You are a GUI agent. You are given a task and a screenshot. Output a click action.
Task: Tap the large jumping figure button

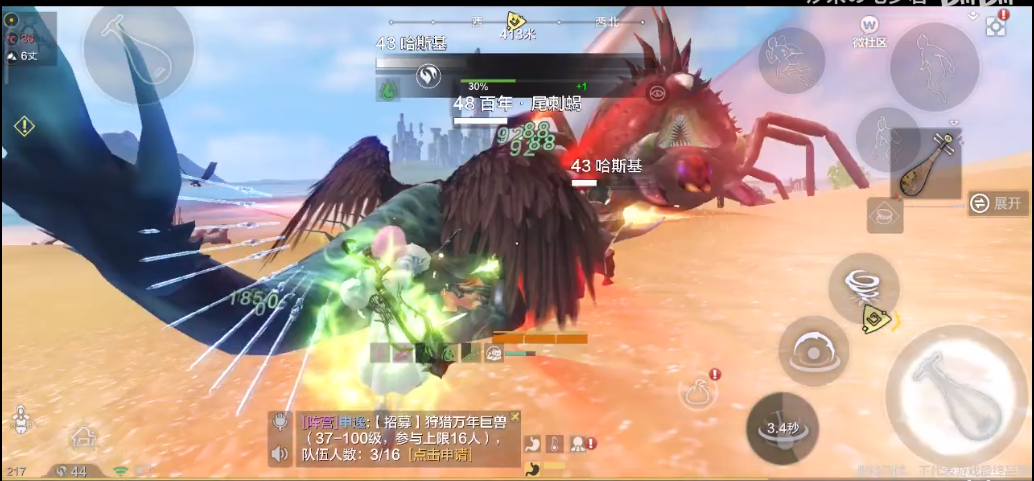click(x=934, y=66)
